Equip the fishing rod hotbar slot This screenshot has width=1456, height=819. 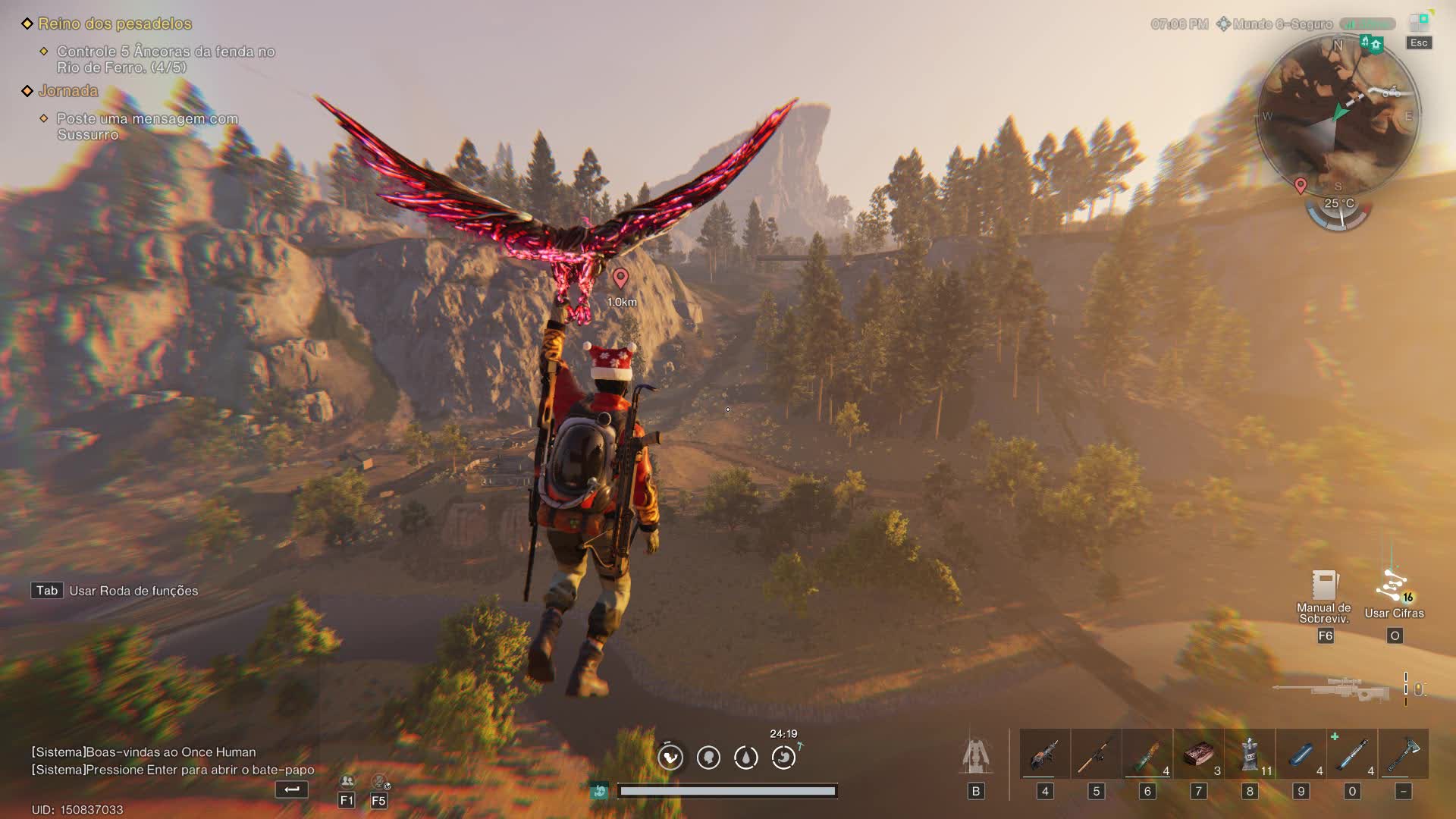(1096, 755)
